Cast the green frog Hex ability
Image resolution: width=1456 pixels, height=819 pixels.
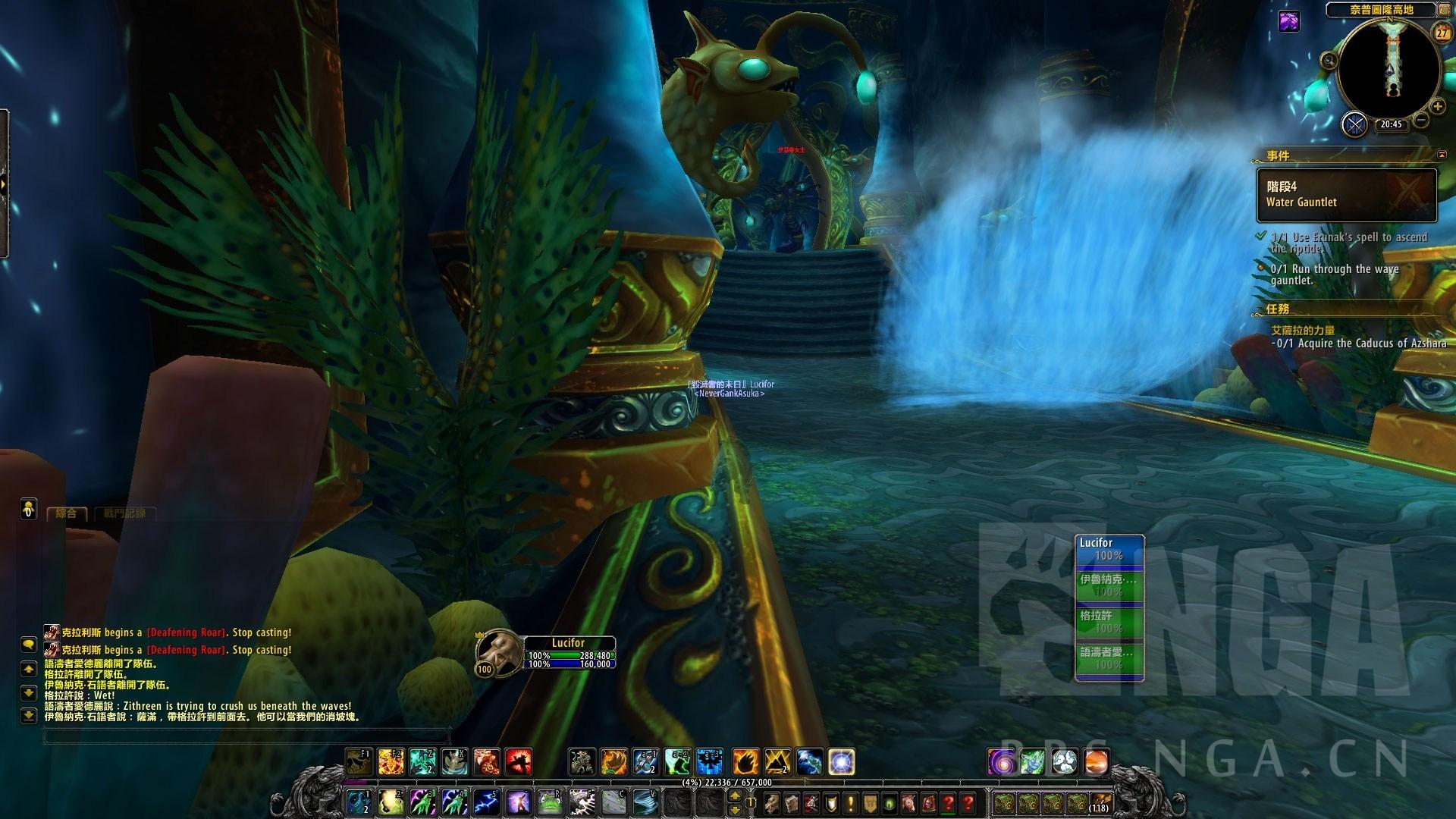[550, 802]
